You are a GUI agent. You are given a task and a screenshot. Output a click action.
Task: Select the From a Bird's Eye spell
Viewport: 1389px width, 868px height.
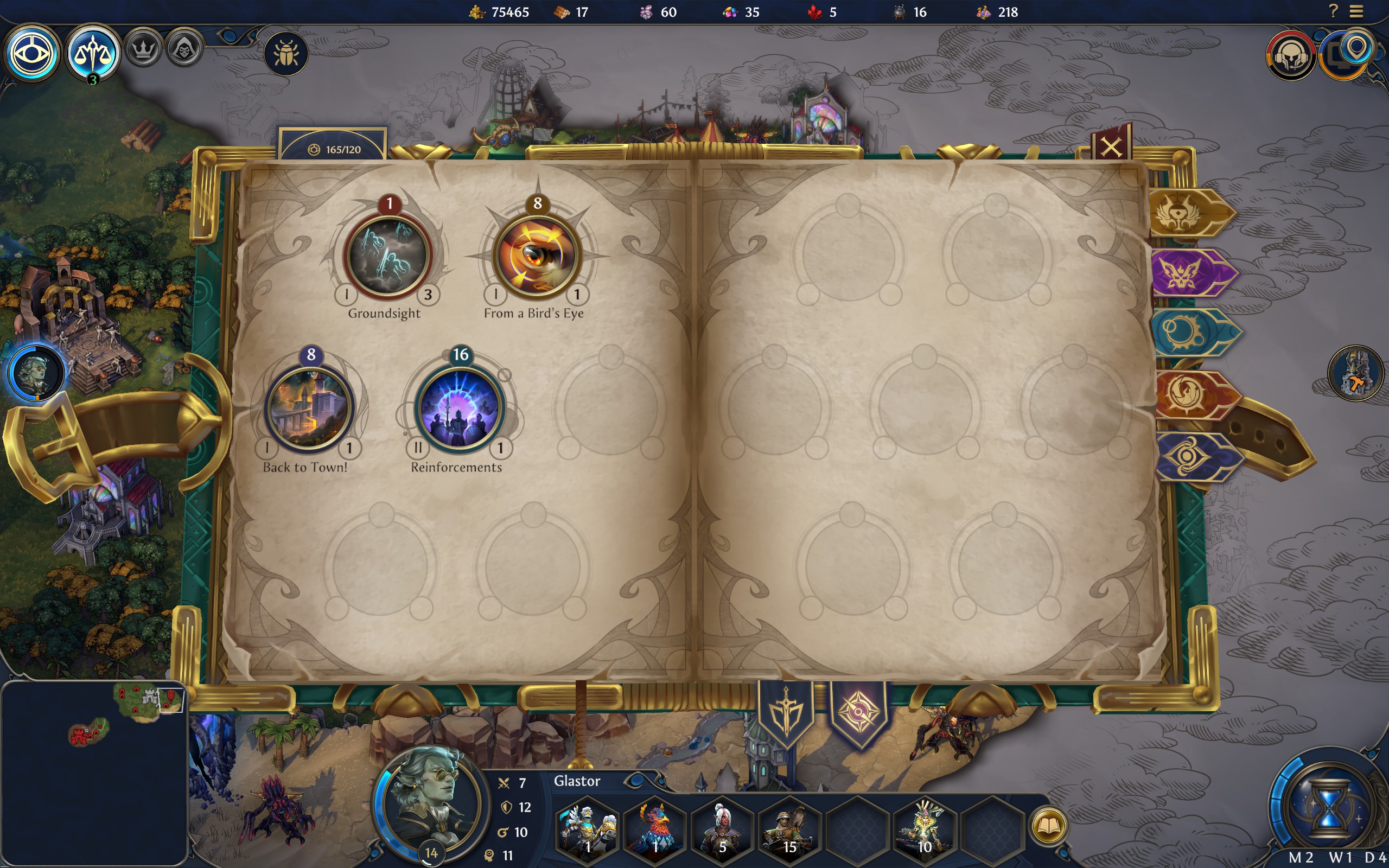537,256
